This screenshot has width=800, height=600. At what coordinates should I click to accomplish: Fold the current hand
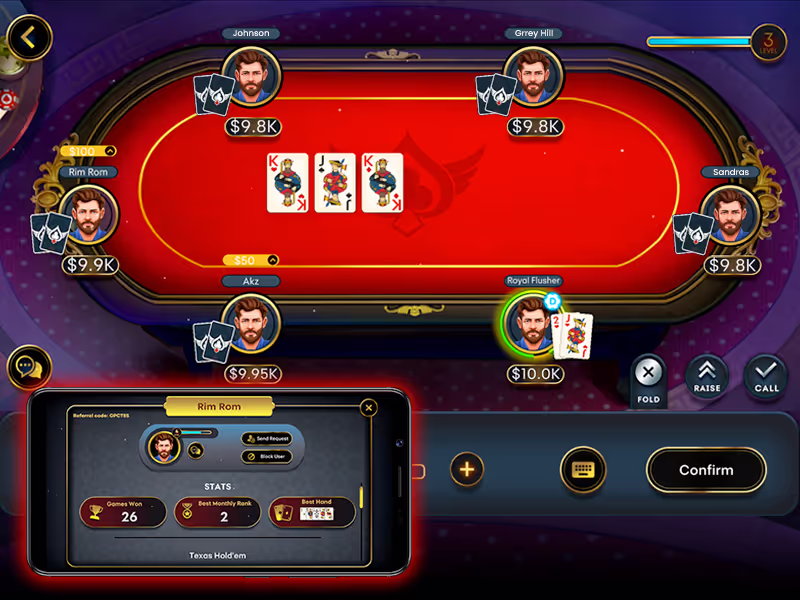(648, 376)
